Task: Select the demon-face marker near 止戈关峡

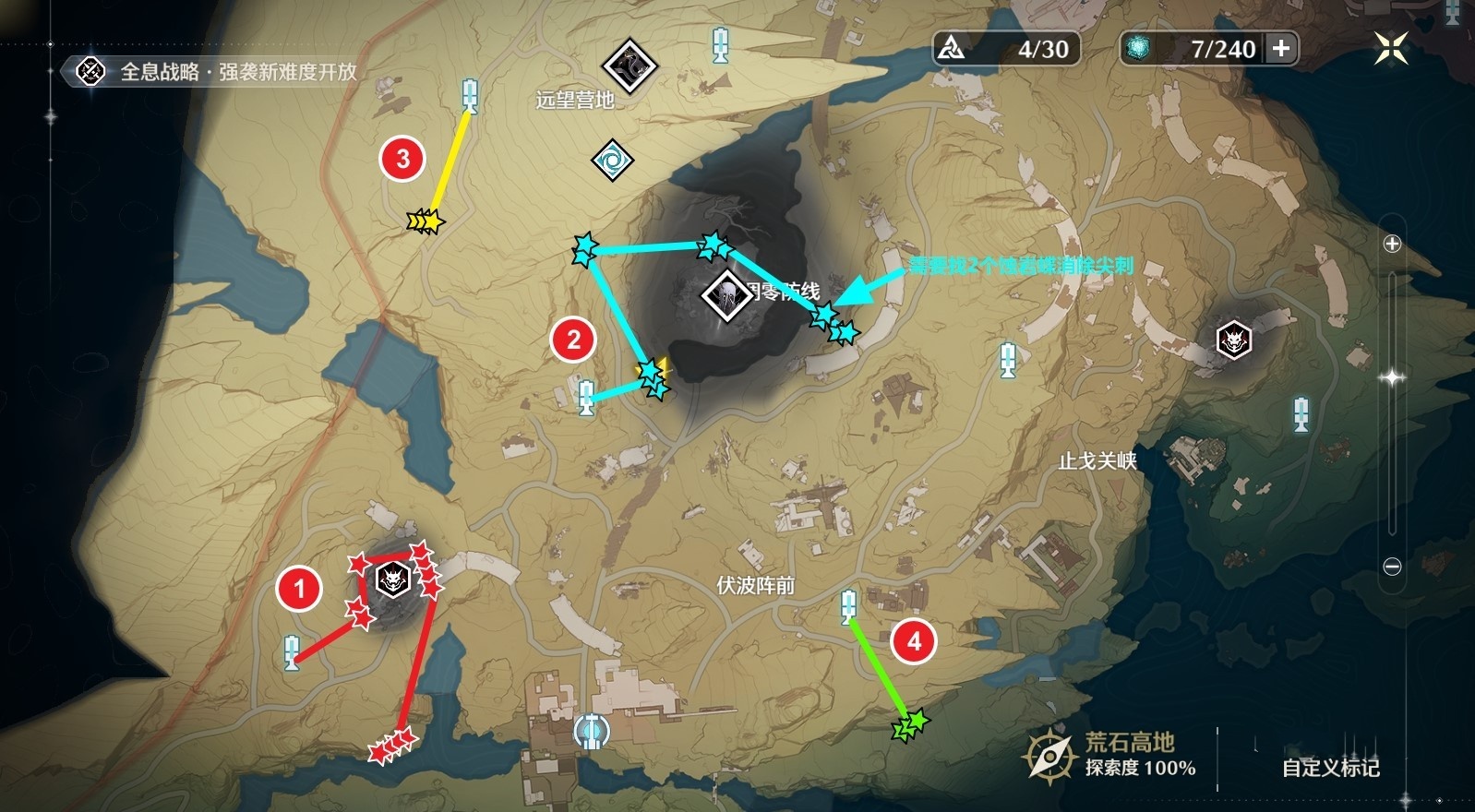Action: click(1234, 340)
